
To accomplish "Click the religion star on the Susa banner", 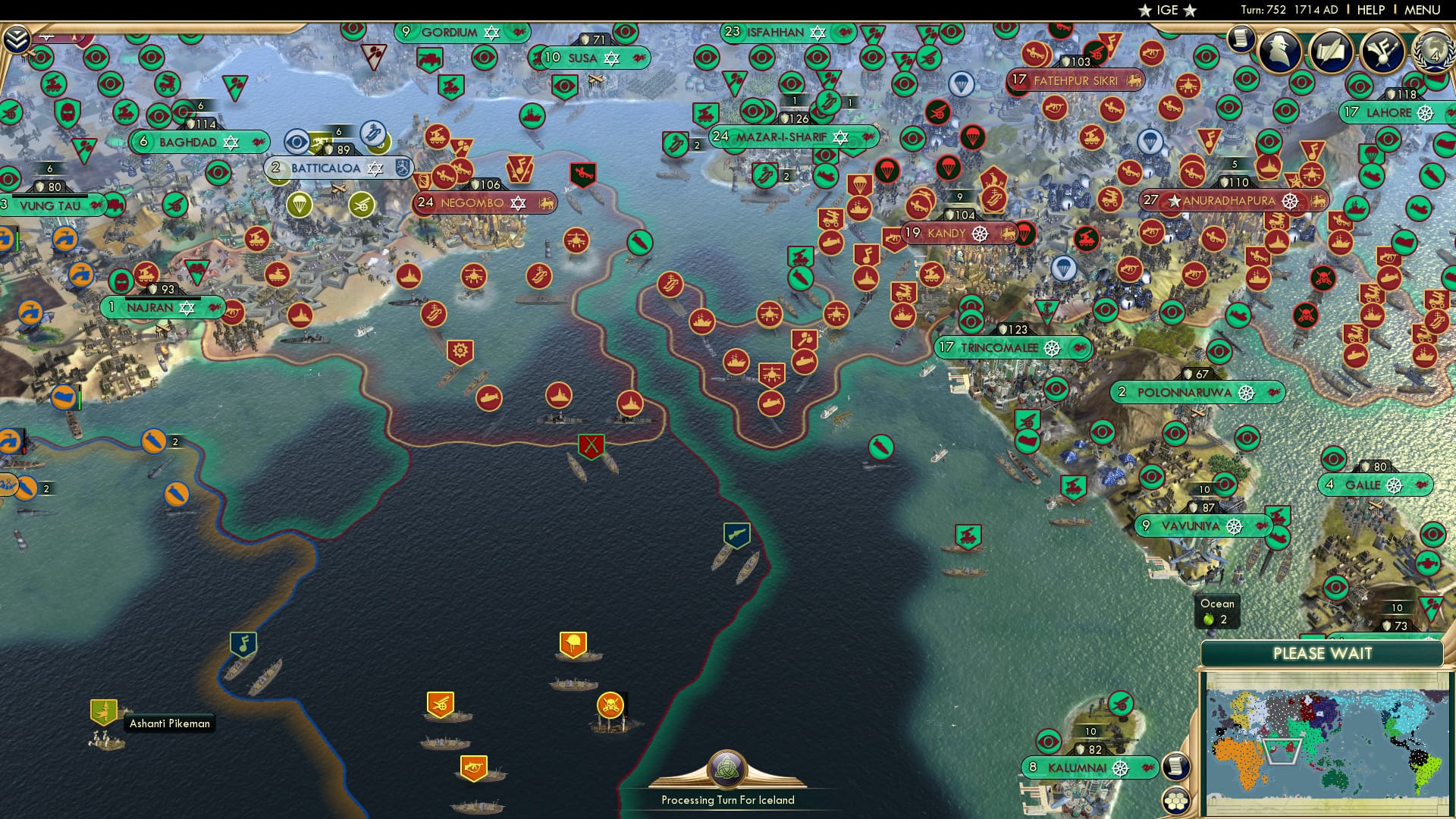I will click(x=611, y=57).
